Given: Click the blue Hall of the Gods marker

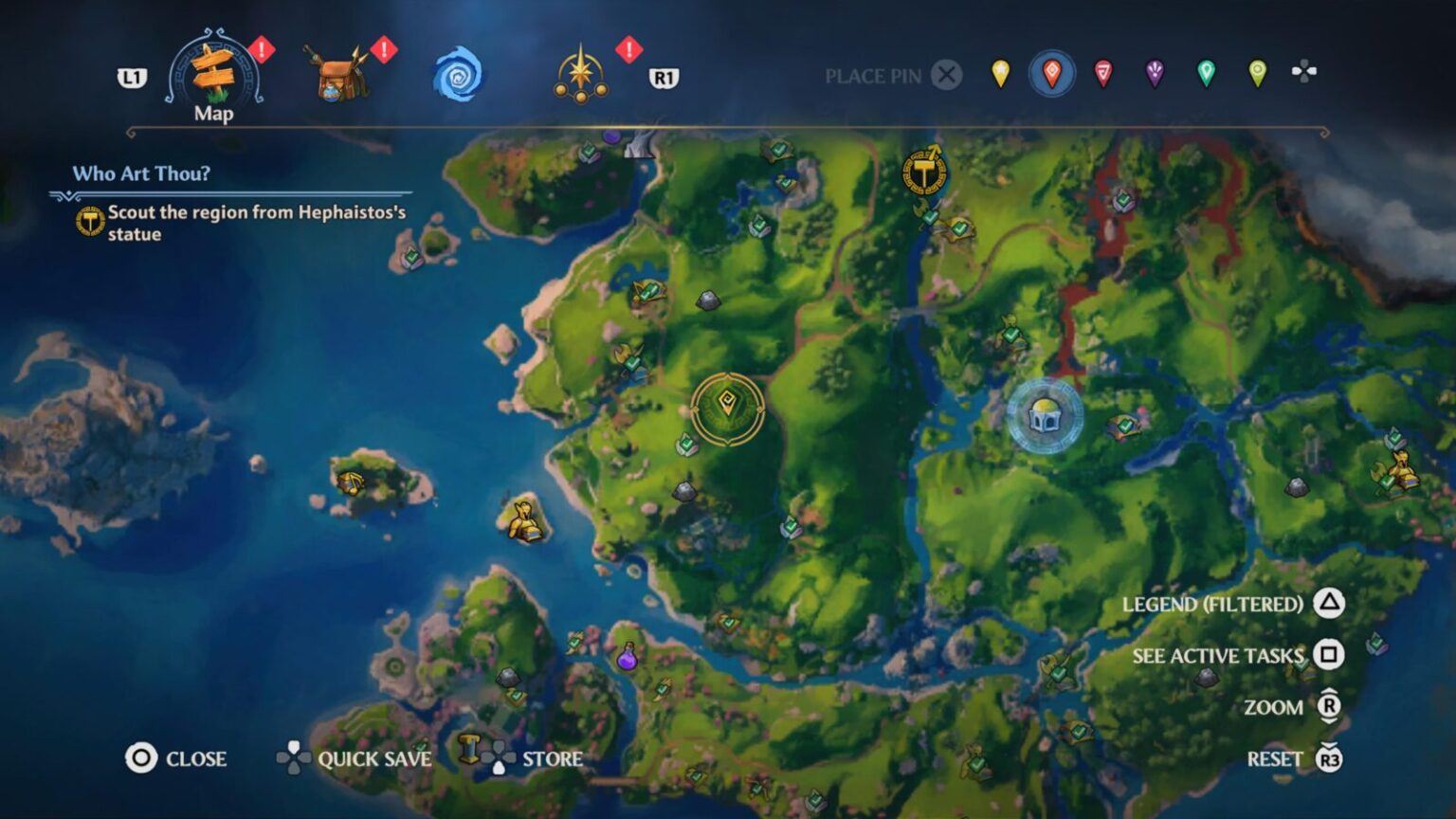Looking at the screenshot, I should point(1045,414).
